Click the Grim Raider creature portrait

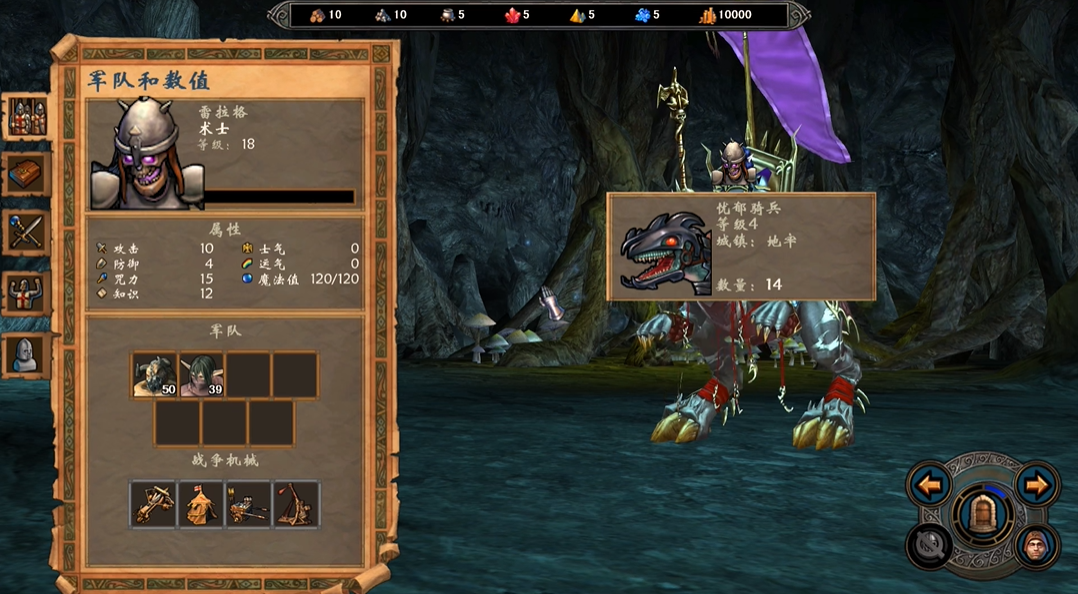click(x=658, y=249)
